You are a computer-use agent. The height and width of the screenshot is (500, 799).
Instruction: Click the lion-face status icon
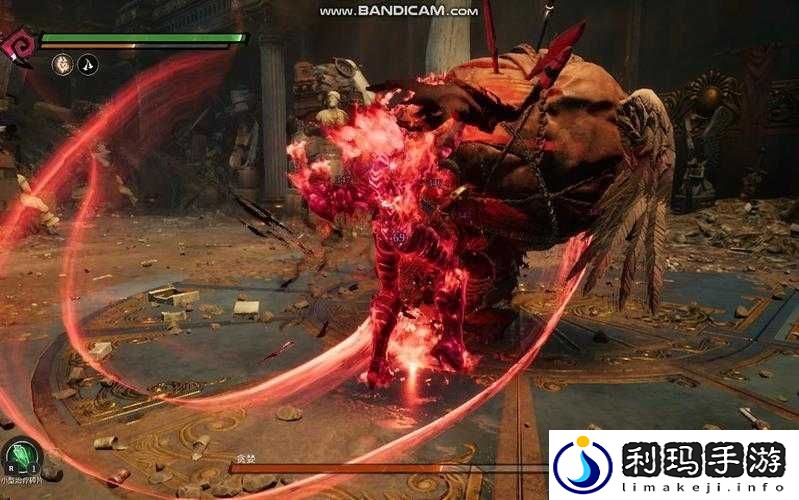point(62,63)
